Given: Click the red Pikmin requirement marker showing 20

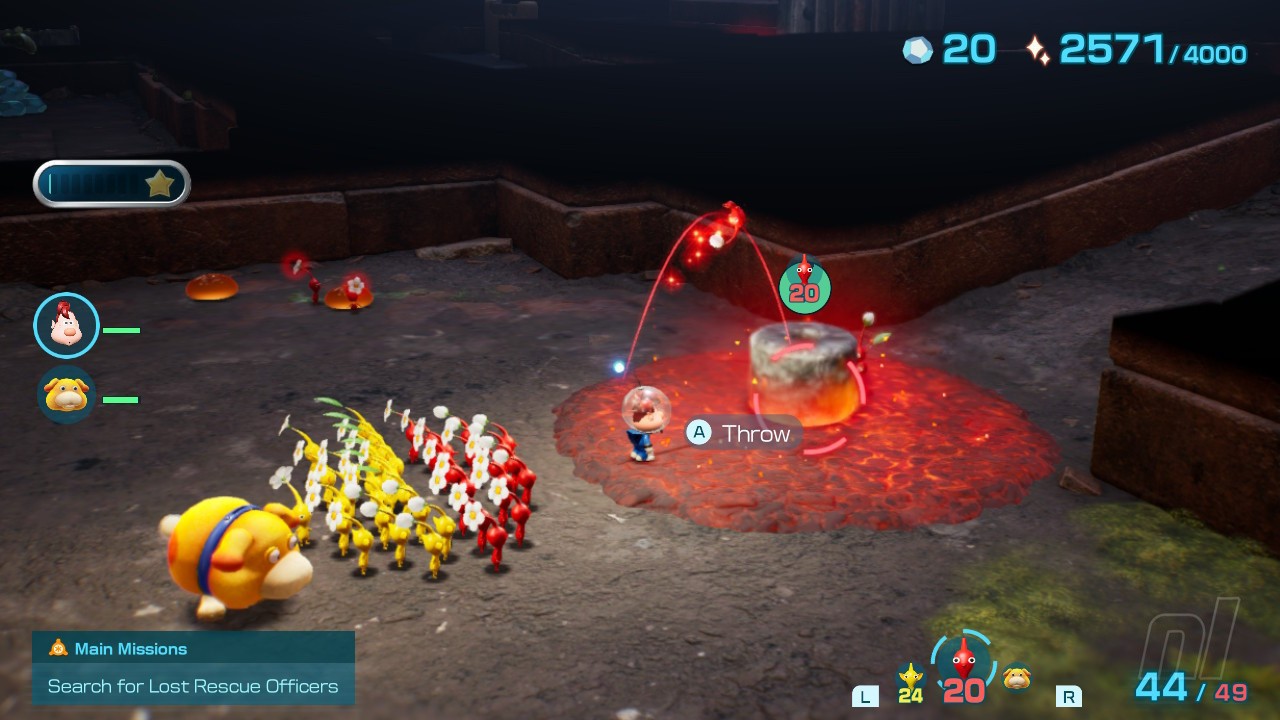Looking at the screenshot, I should (x=804, y=285).
